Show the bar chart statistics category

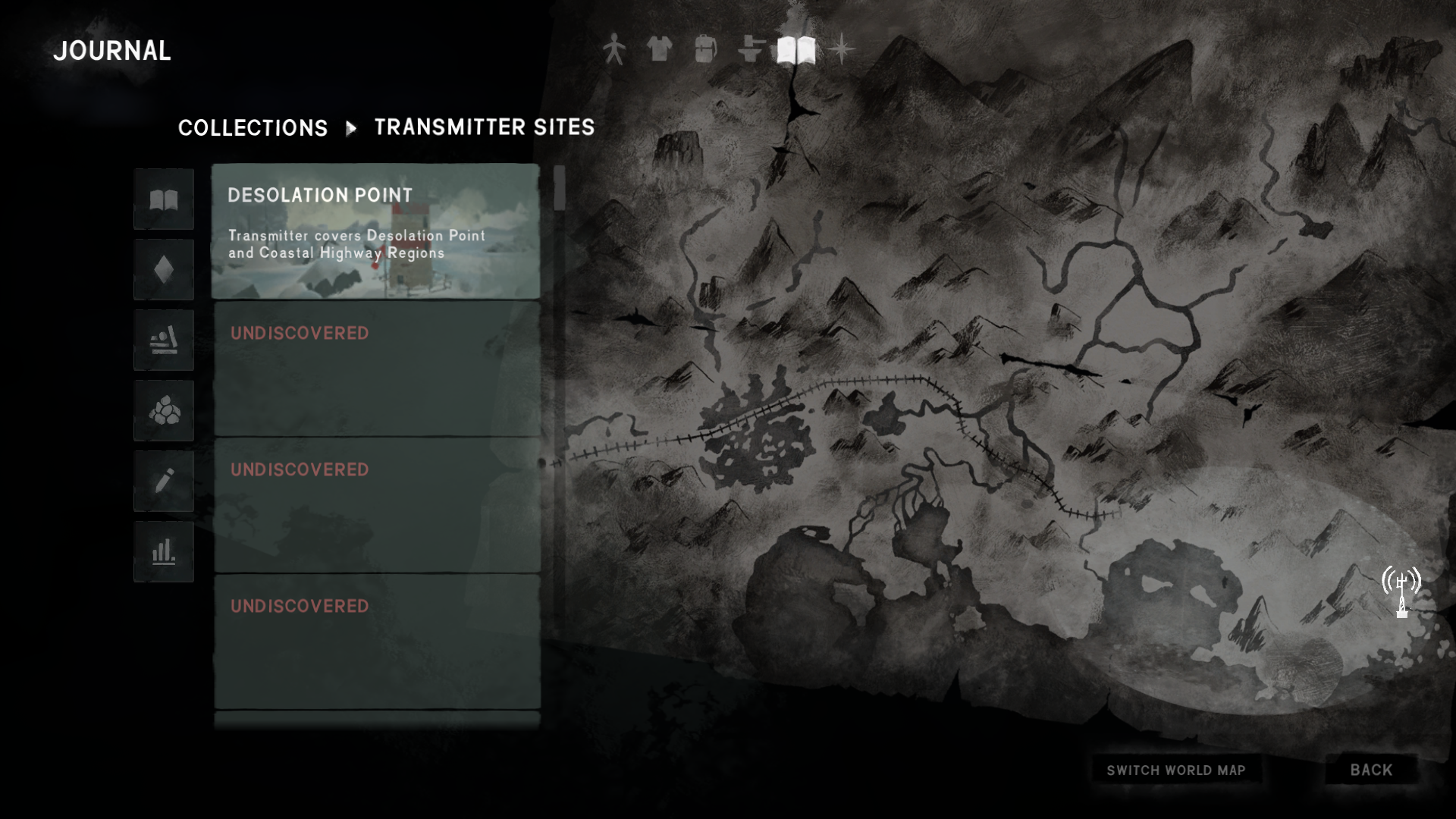164,552
